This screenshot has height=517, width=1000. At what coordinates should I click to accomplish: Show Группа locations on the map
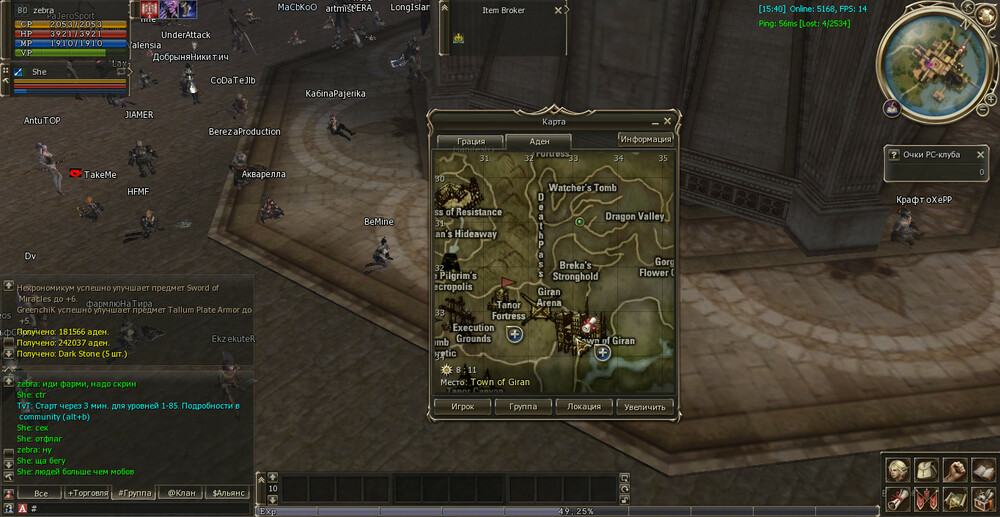click(x=523, y=407)
